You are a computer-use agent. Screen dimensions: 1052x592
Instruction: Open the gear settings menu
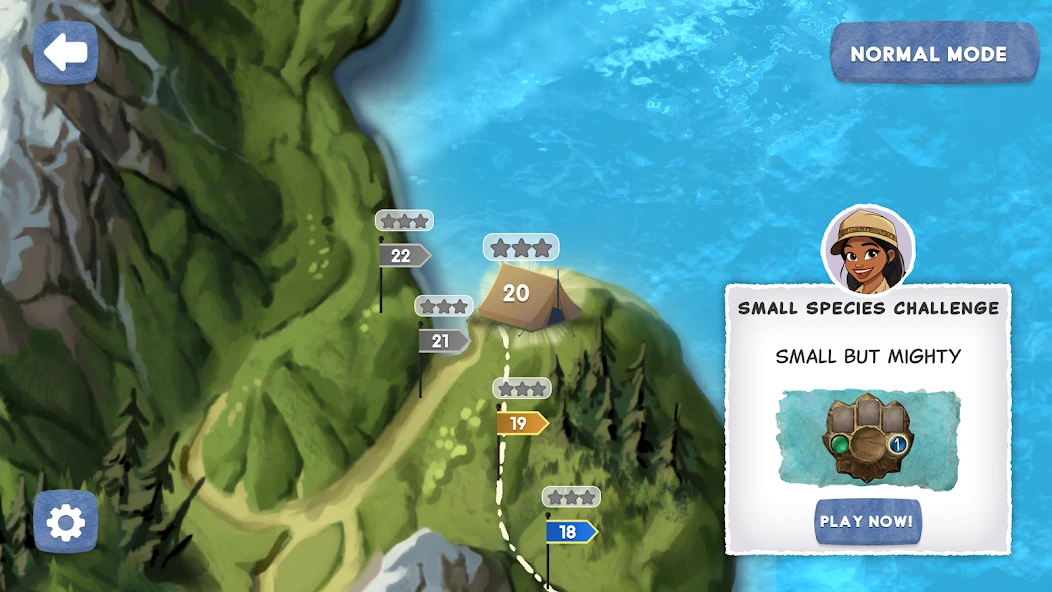tap(66, 522)
